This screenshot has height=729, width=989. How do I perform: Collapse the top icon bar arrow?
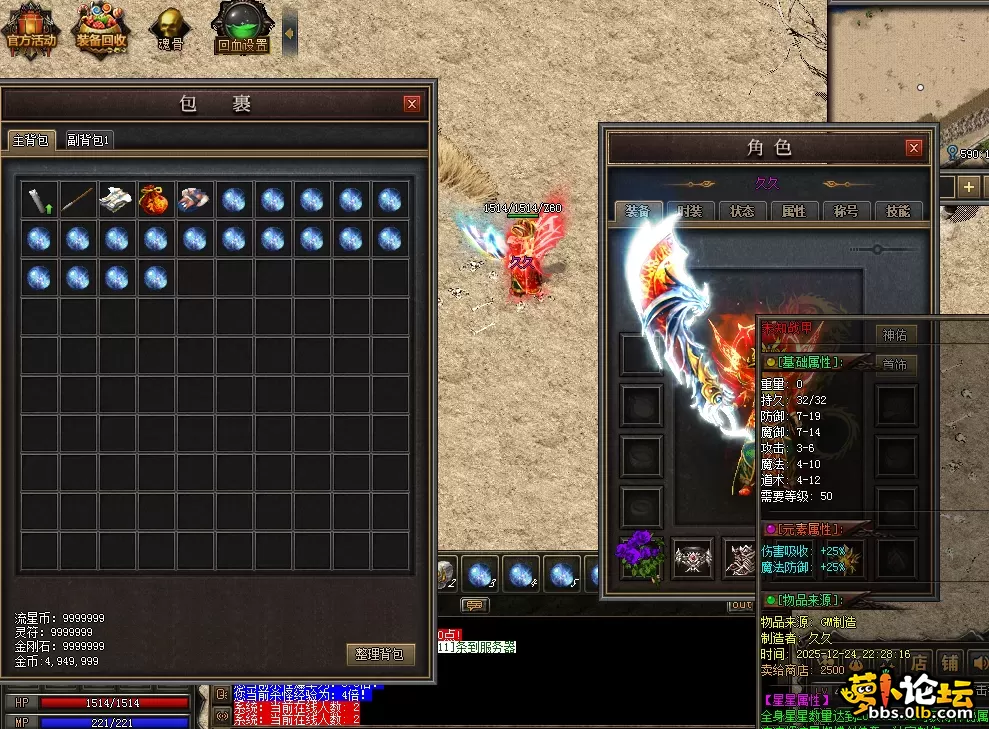coord(290,32)
